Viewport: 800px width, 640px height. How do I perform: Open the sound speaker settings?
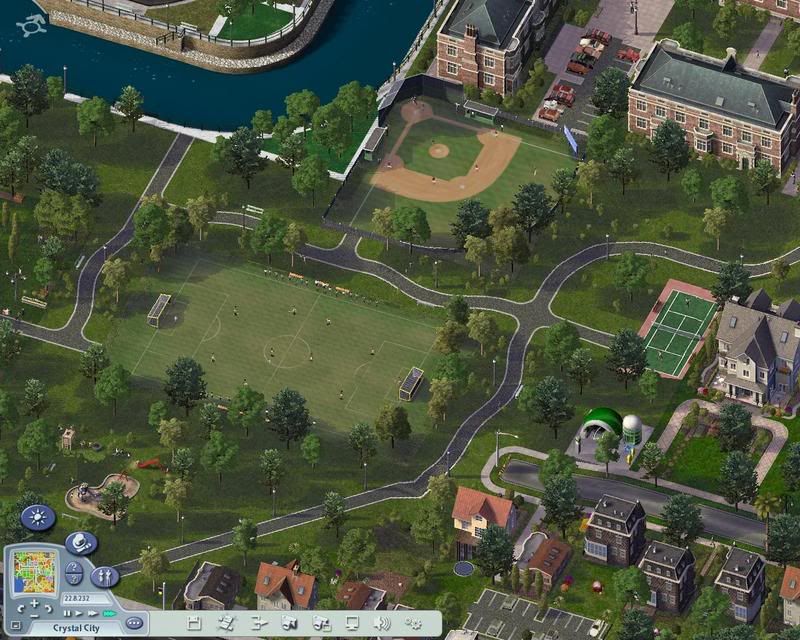[x=382, y=622]
